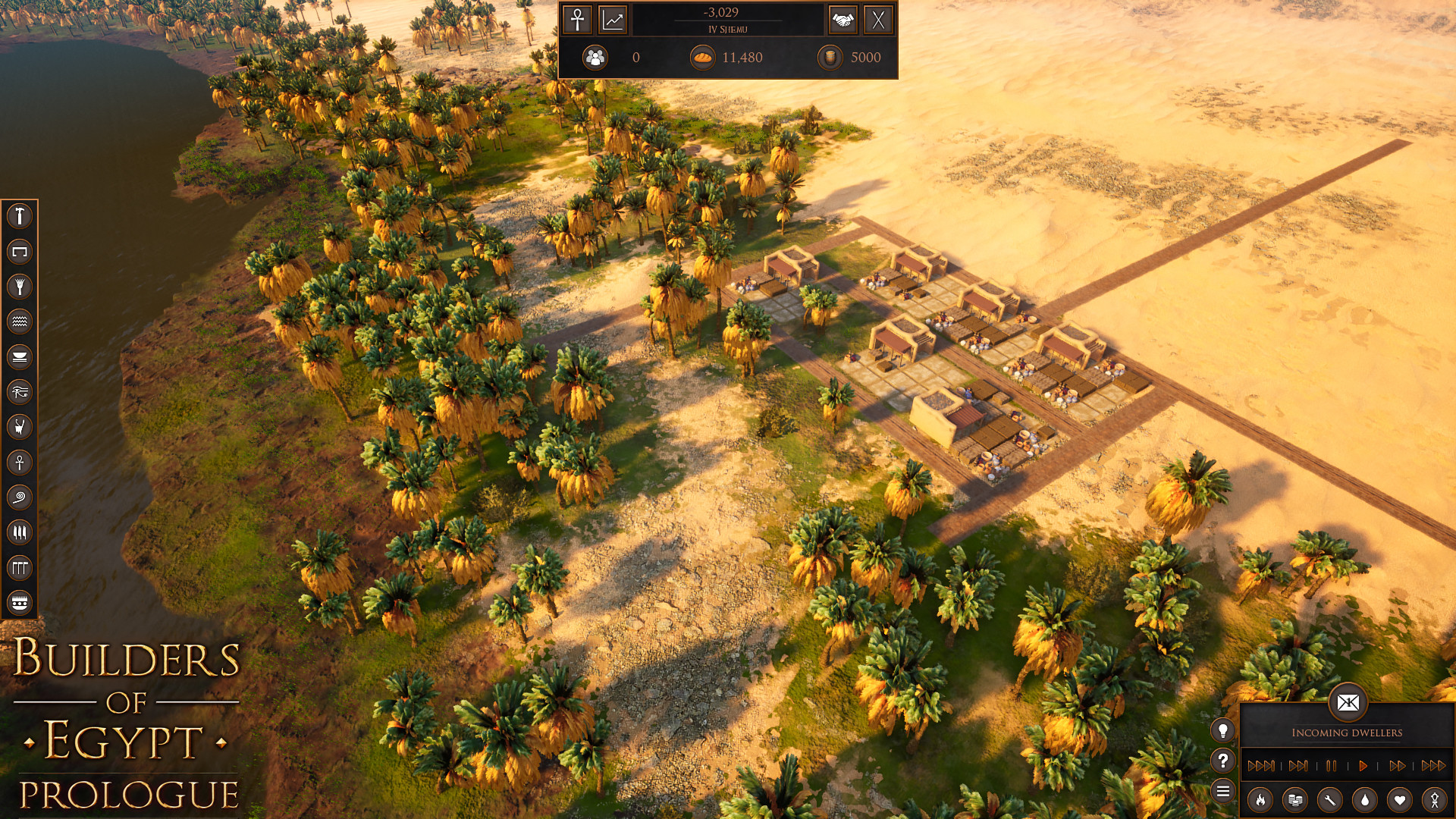Click the question mark help button

pyautogui.click(x=1224, y=758)
